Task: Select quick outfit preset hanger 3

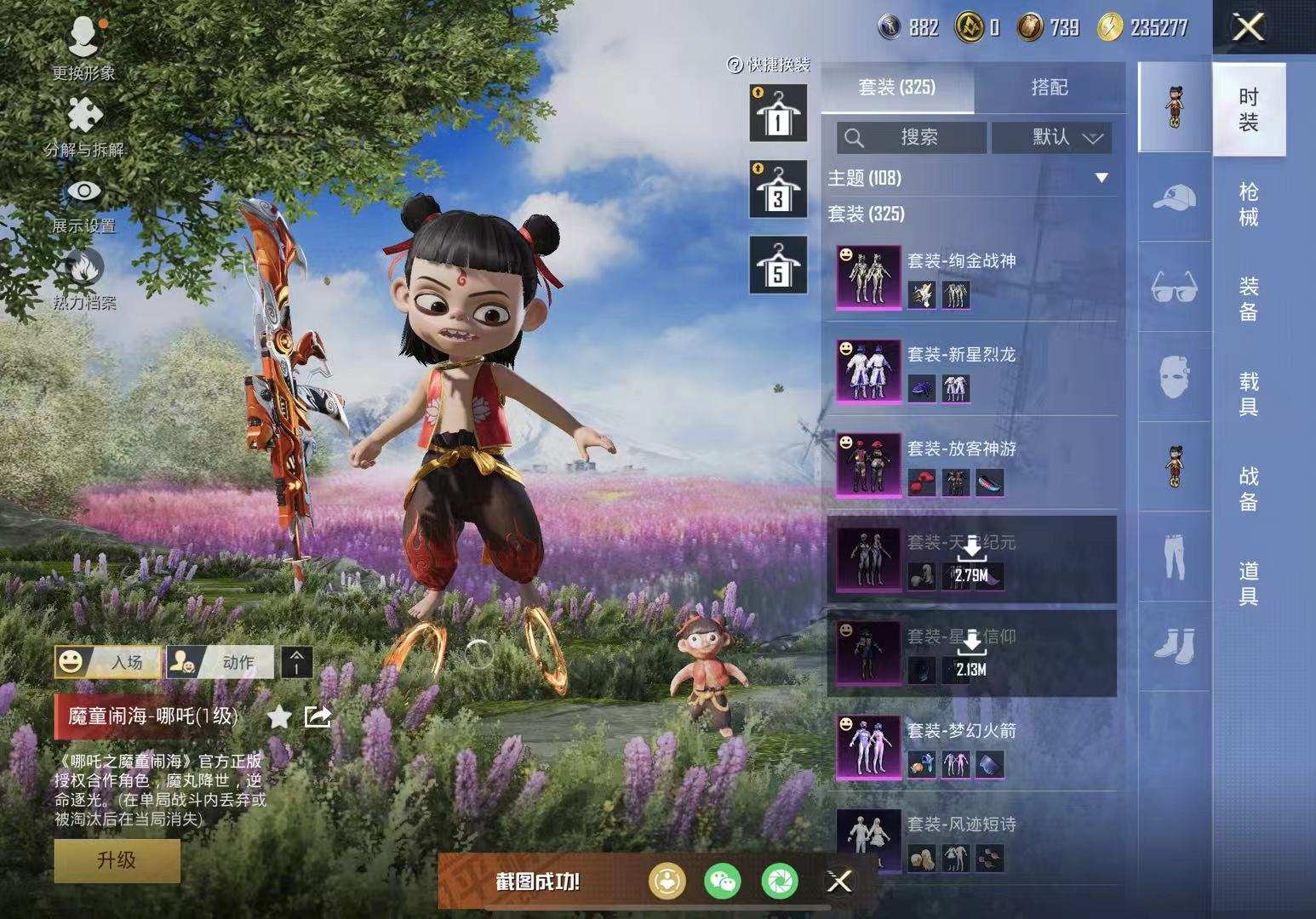Action: (777, 189)
